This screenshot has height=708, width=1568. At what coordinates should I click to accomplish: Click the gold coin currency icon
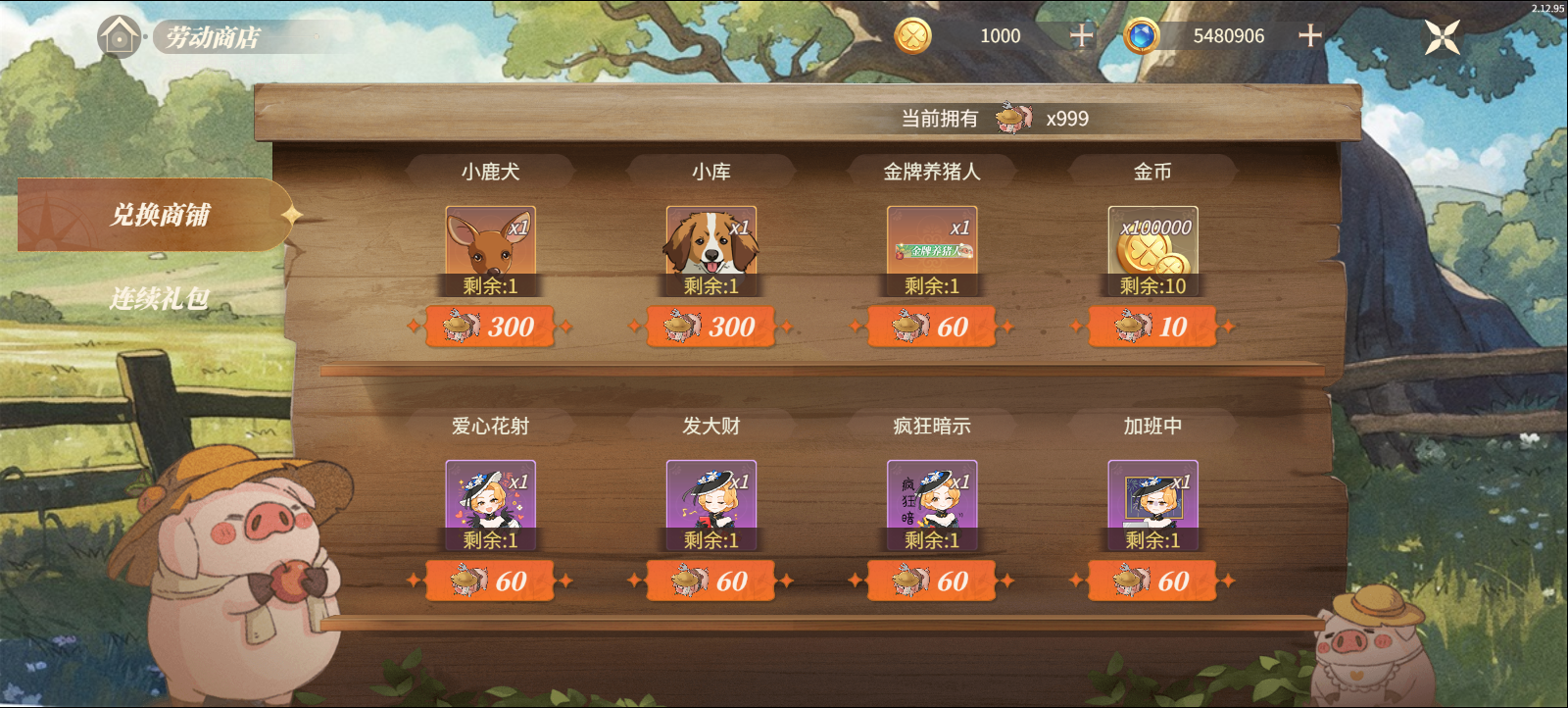click(x=915, y=35)
